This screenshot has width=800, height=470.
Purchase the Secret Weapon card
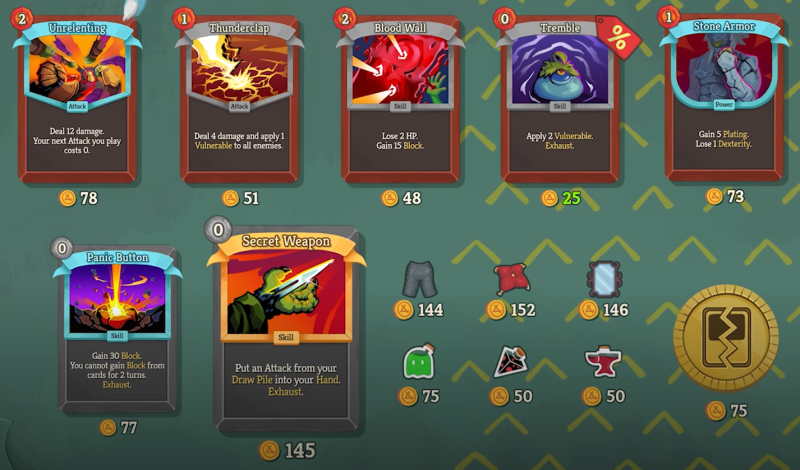point(286,330)
